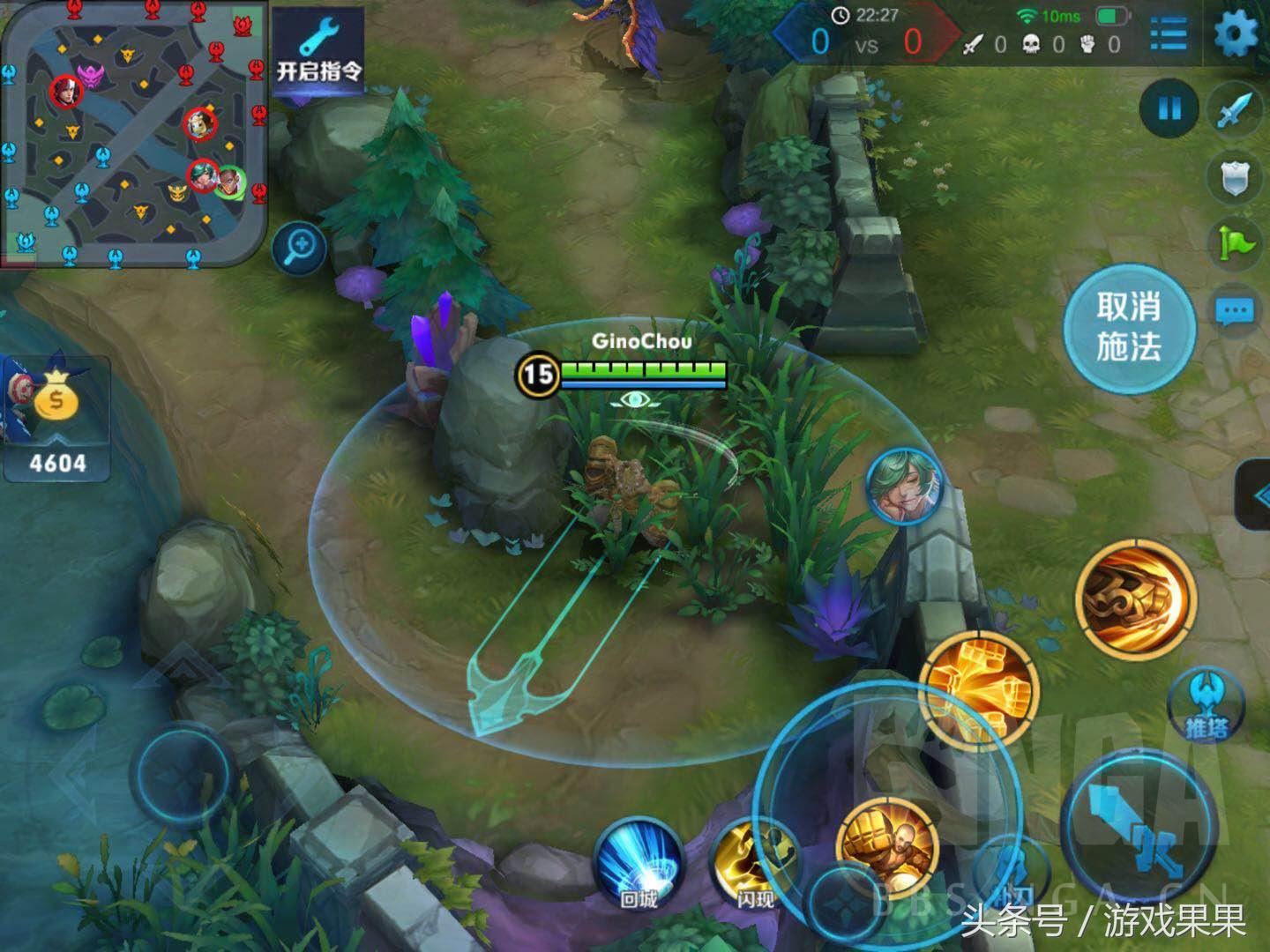The image size is (1270, 952).
Task: Target towers with the 推塔 button
Action: [1206, 703]
